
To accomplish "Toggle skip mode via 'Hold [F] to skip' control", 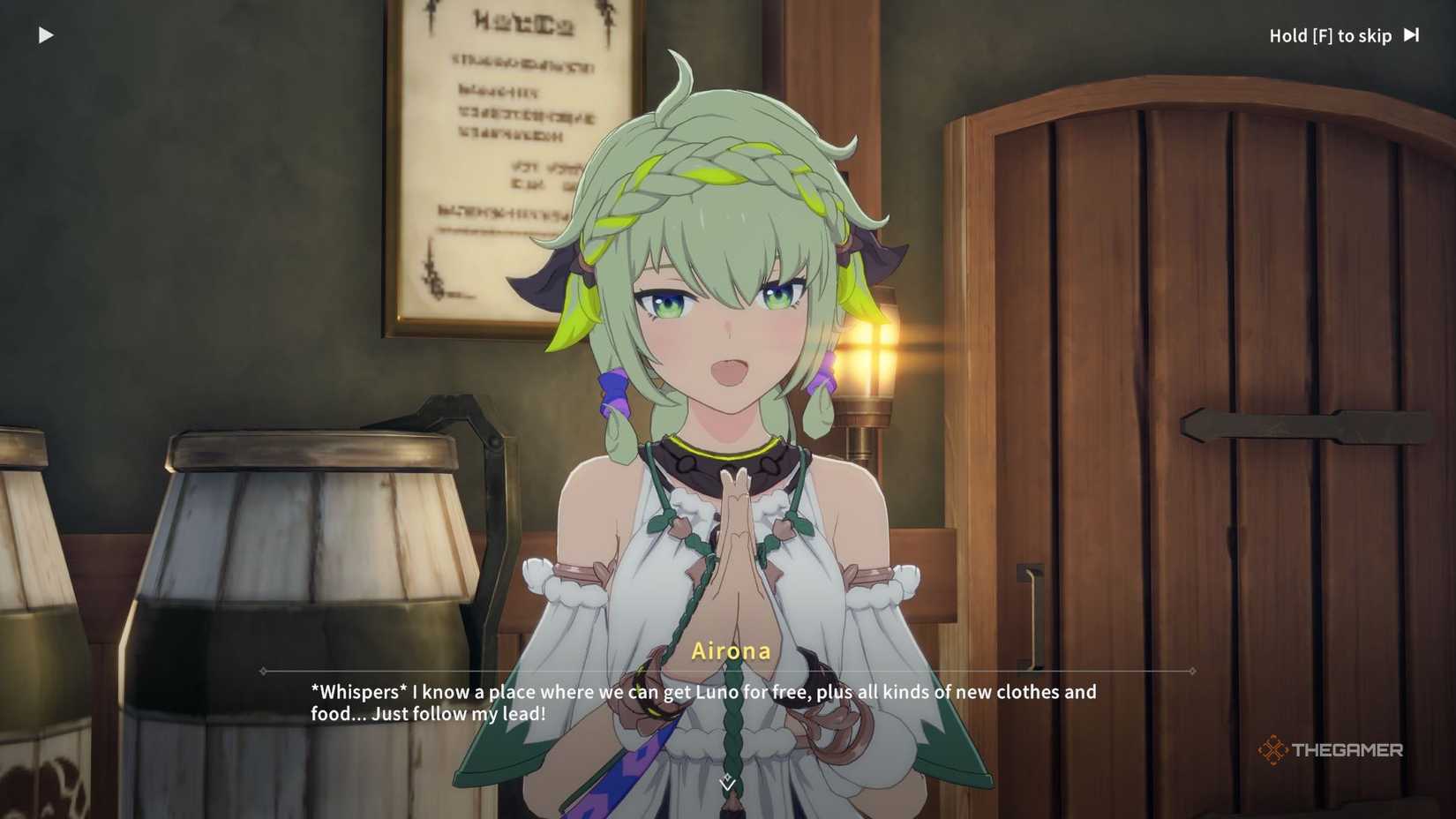I will click(x=1331, y=35).
